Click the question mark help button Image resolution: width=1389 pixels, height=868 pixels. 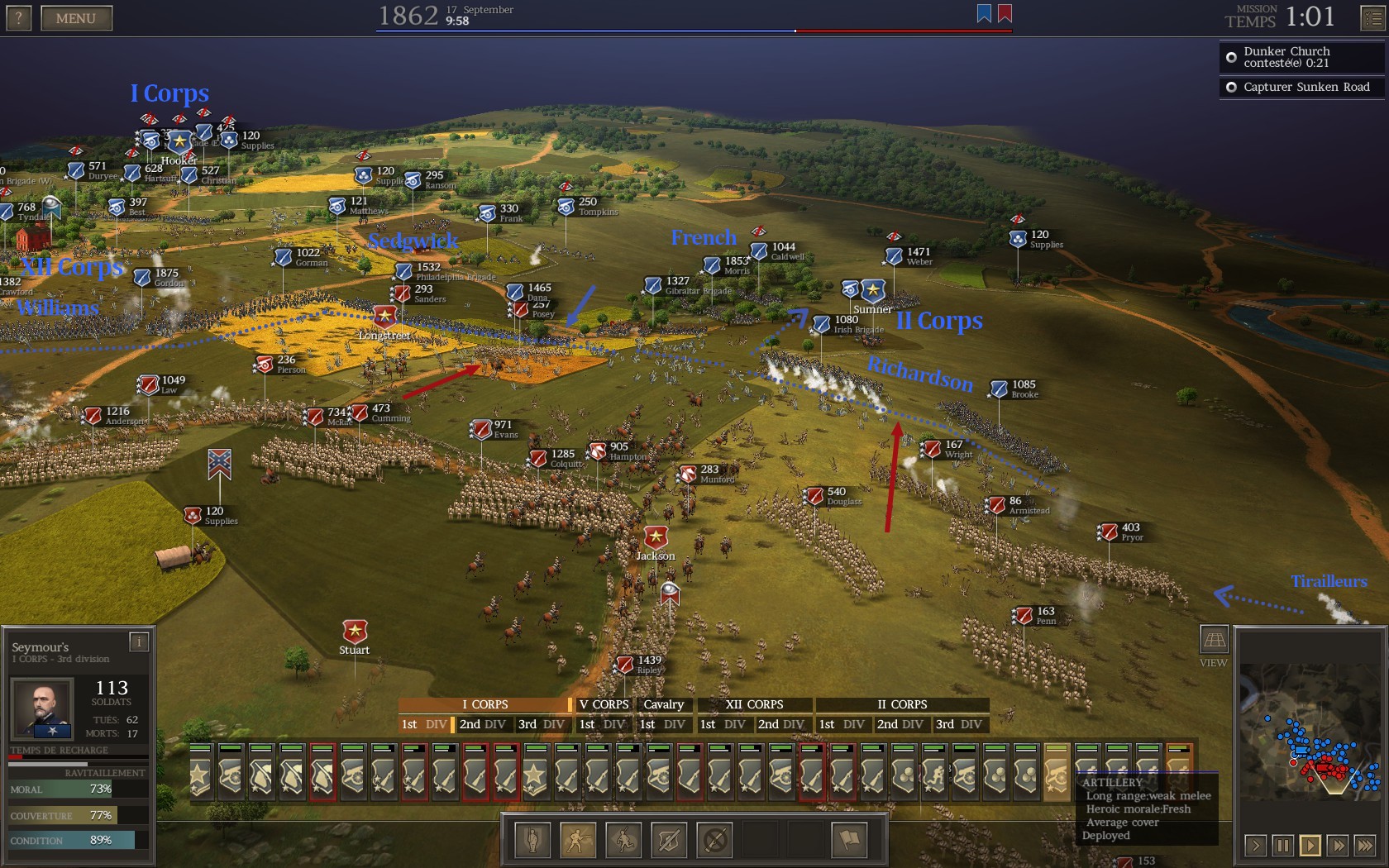click(x=18, y=18)
